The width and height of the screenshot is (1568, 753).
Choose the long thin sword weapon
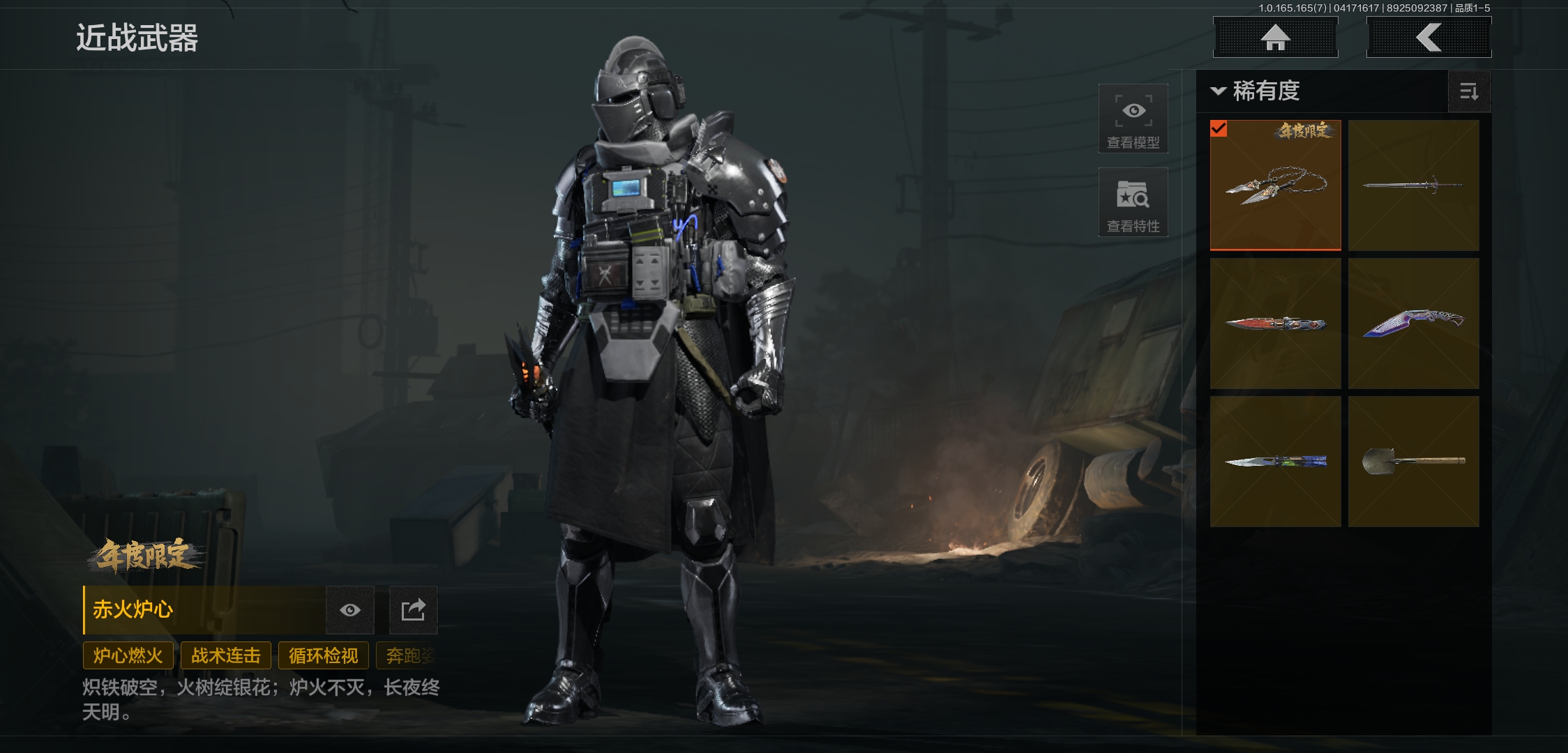coord(1413,185)
